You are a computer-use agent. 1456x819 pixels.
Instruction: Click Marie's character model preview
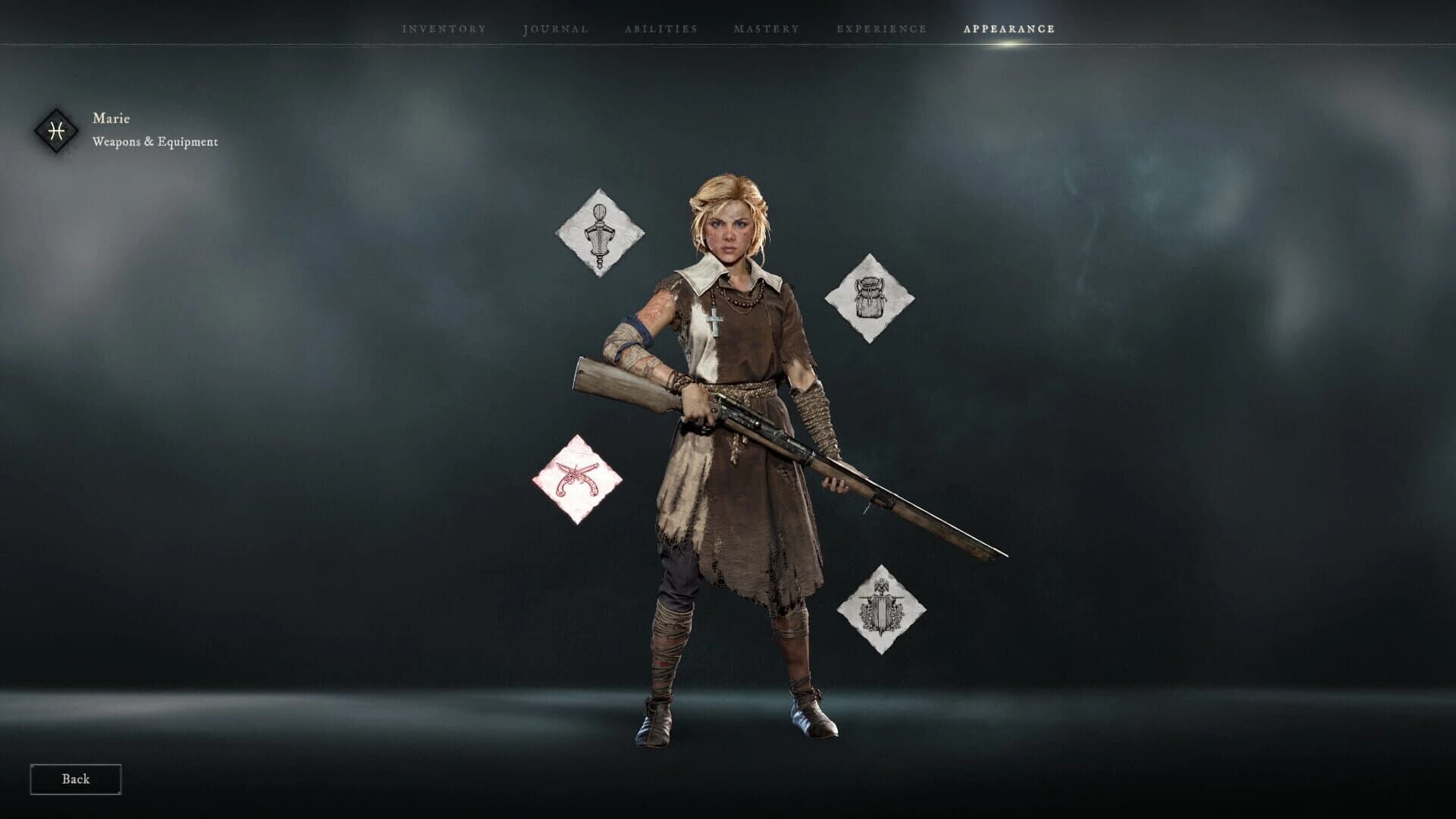(x=728, y=455)
